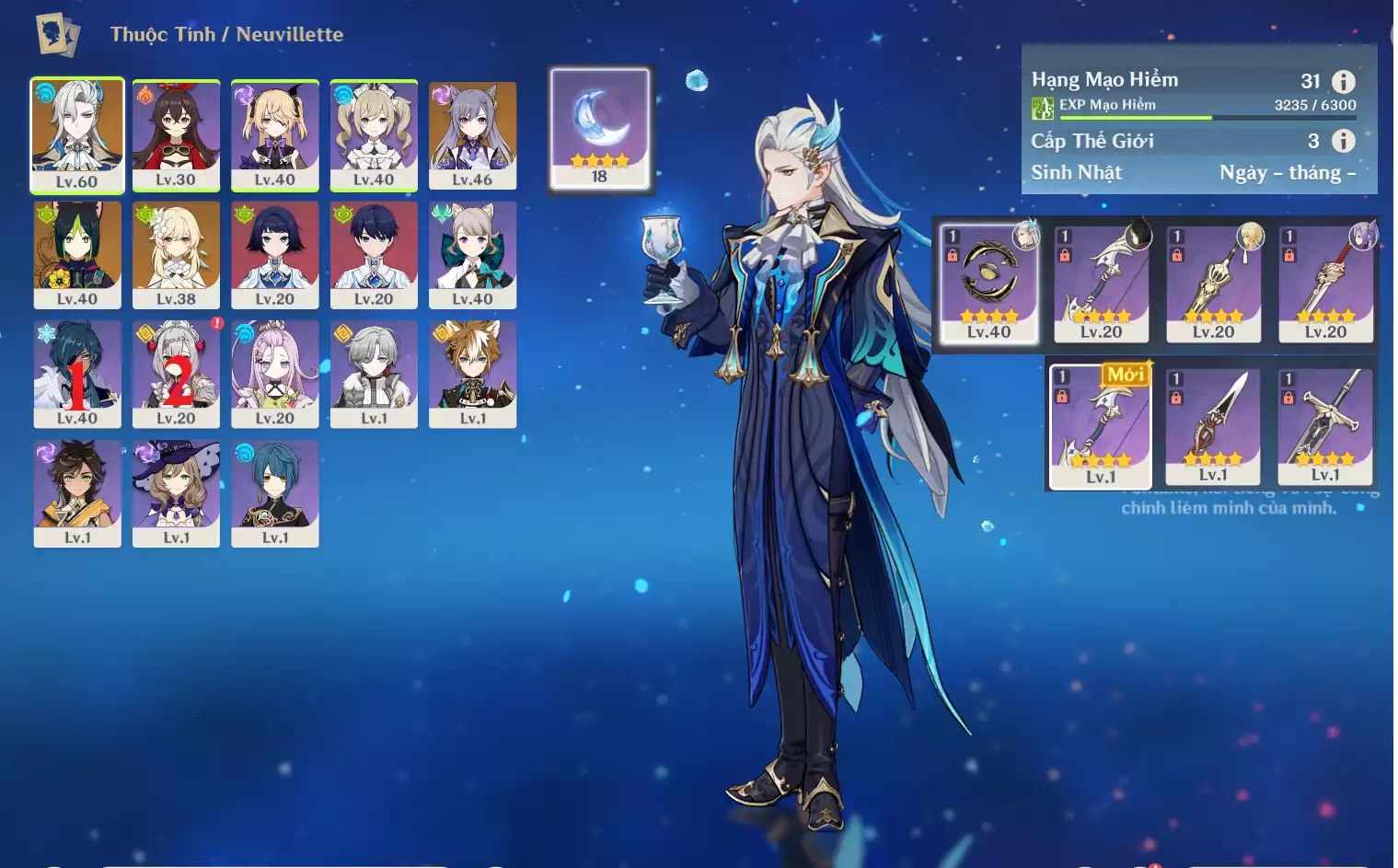Select Xingqiu's Lv.1 character card
This screenshot has width=1398, height=868.
274,492
